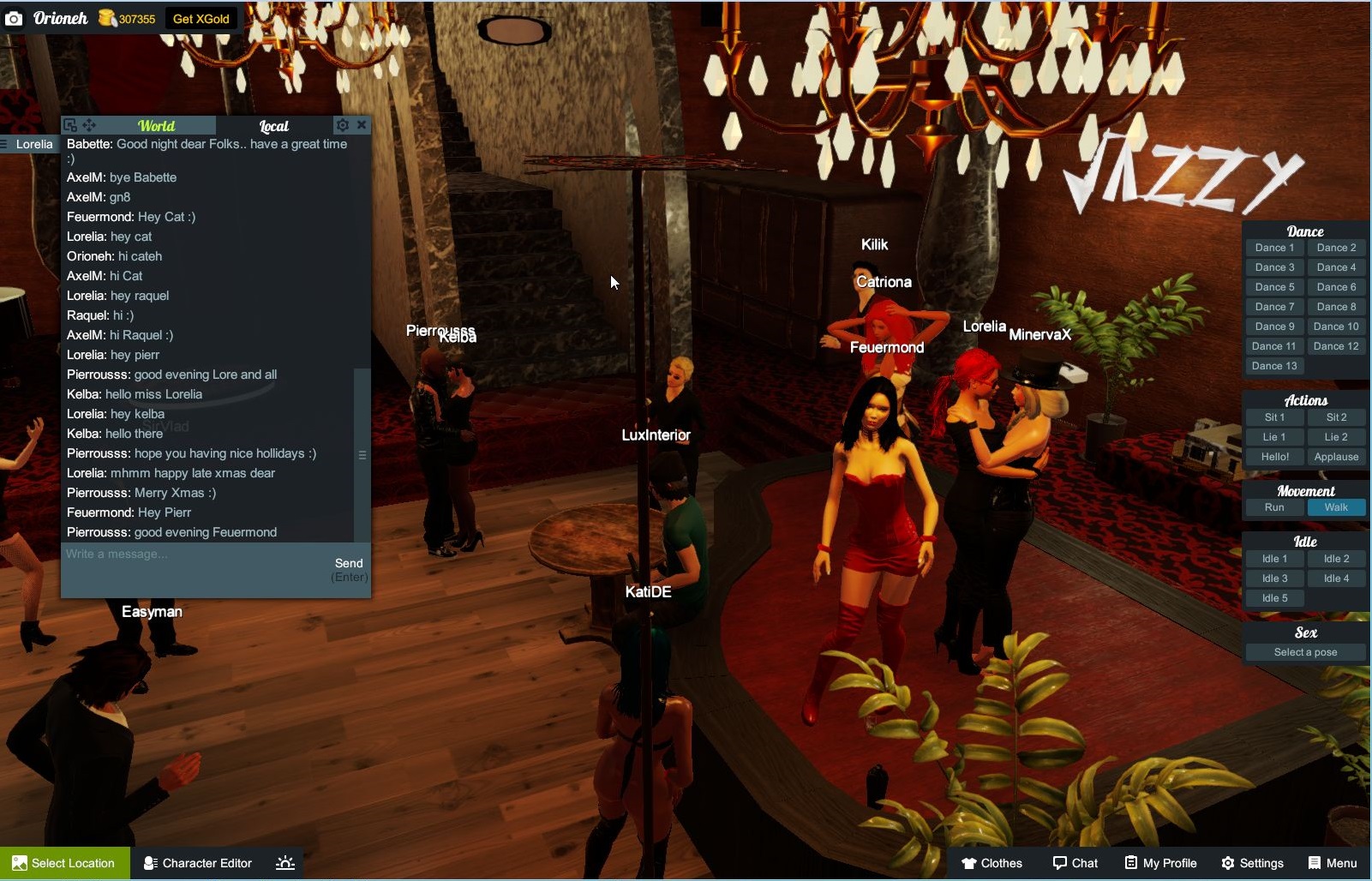Click the Get XGold button

pos(201,17)
